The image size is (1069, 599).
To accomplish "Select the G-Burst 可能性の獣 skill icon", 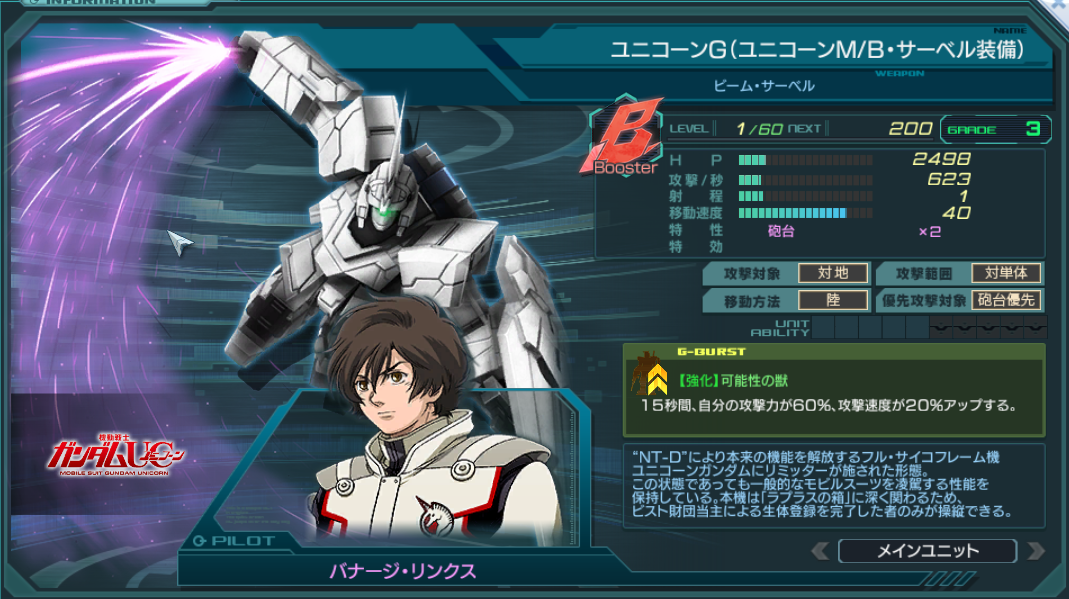I will tap(657, 377).
